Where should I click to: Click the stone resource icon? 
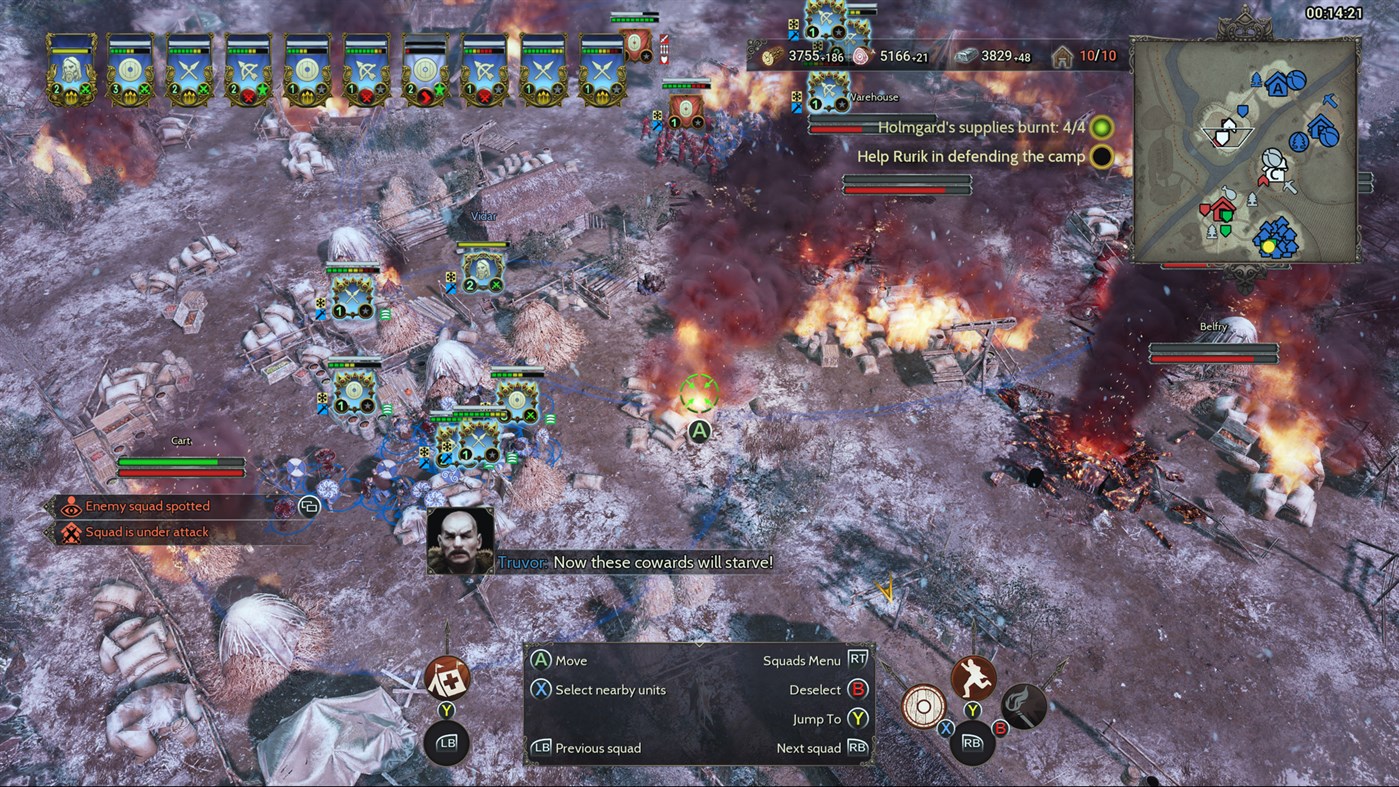[x=967, y=57]
